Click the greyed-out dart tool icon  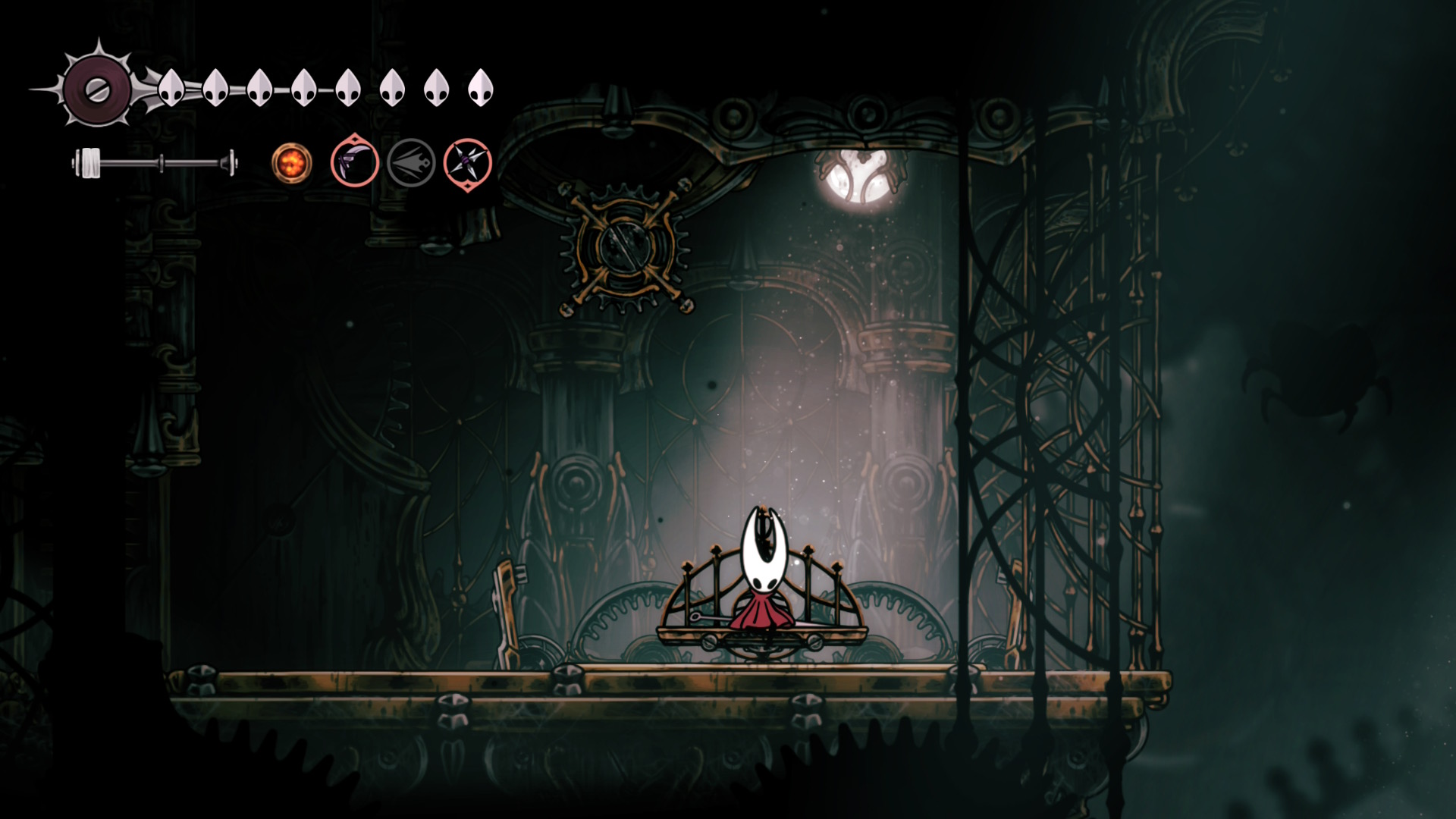tap(411, 162)
